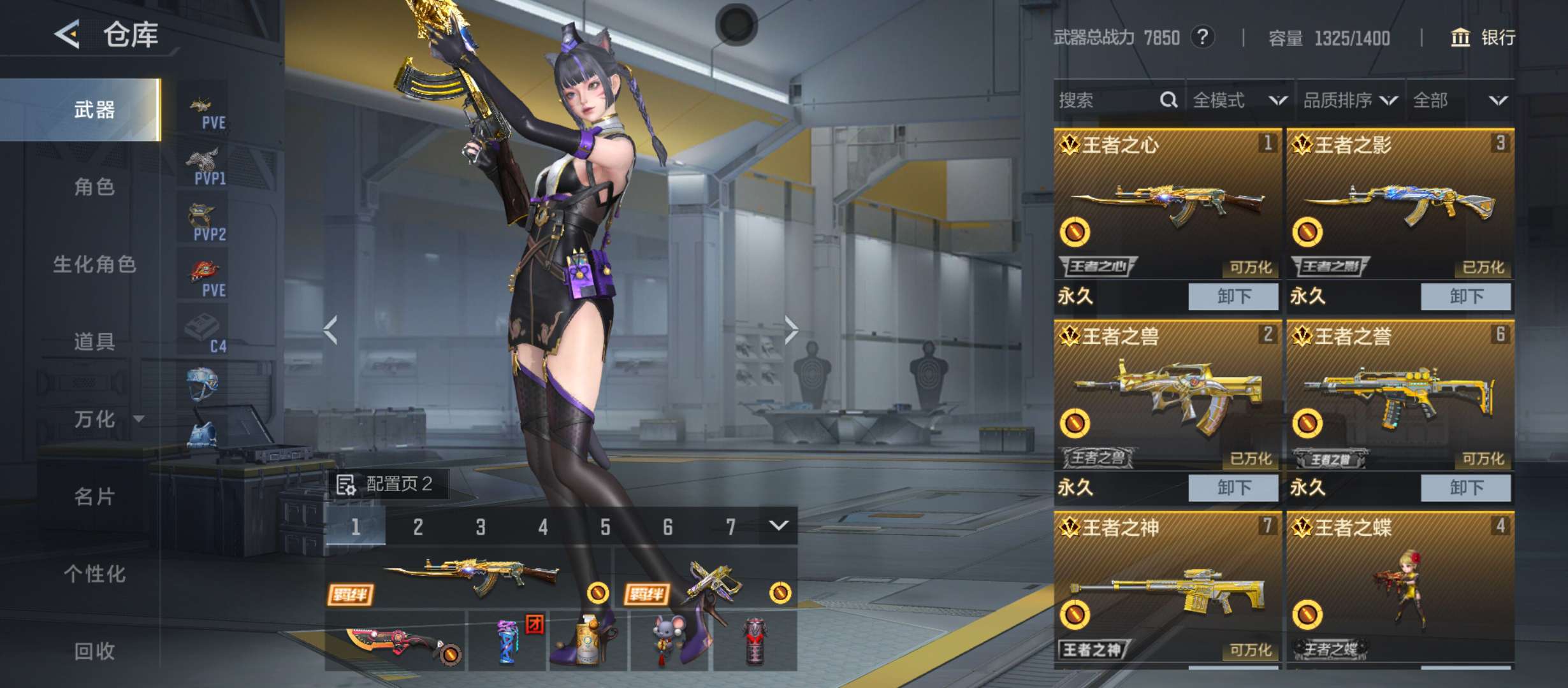This screenshot has width=1568, height=688.
Task: Show the weapon power help question mark
Action: tap(1202, 37)
